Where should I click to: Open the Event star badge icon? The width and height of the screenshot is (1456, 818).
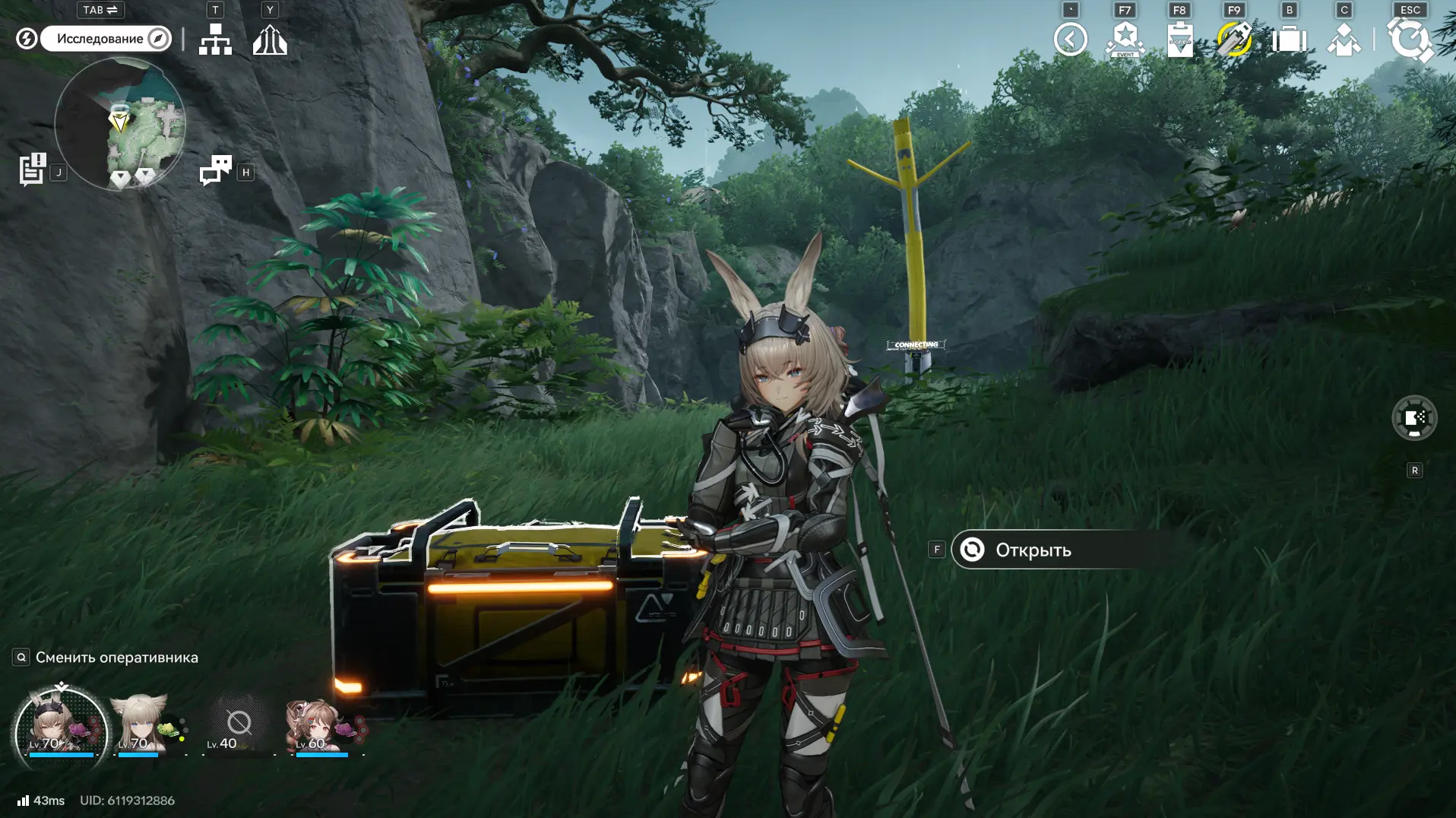[x=1125, y=39]
